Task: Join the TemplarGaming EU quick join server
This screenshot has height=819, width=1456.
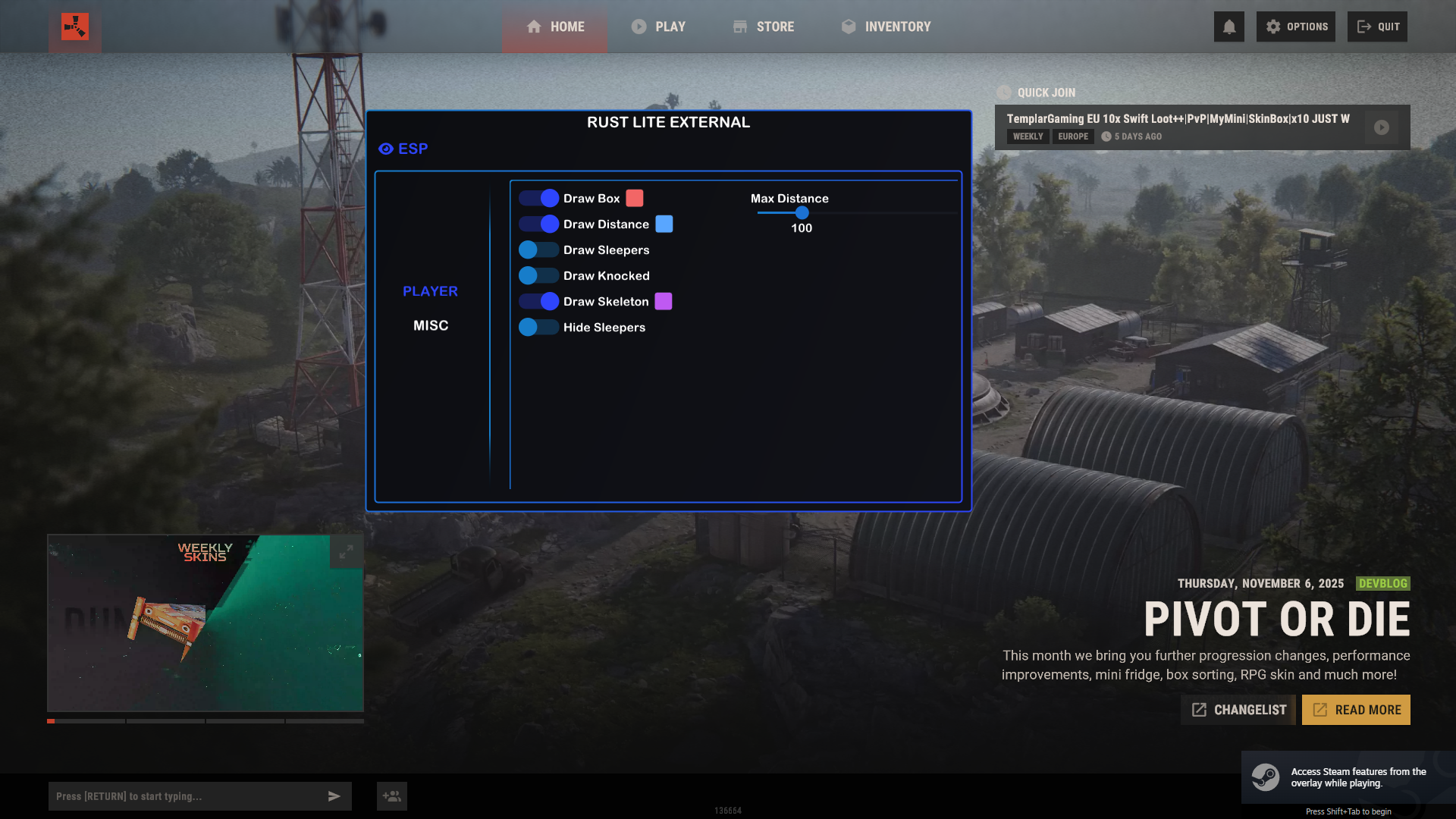Action: [x=1382, y=127]
